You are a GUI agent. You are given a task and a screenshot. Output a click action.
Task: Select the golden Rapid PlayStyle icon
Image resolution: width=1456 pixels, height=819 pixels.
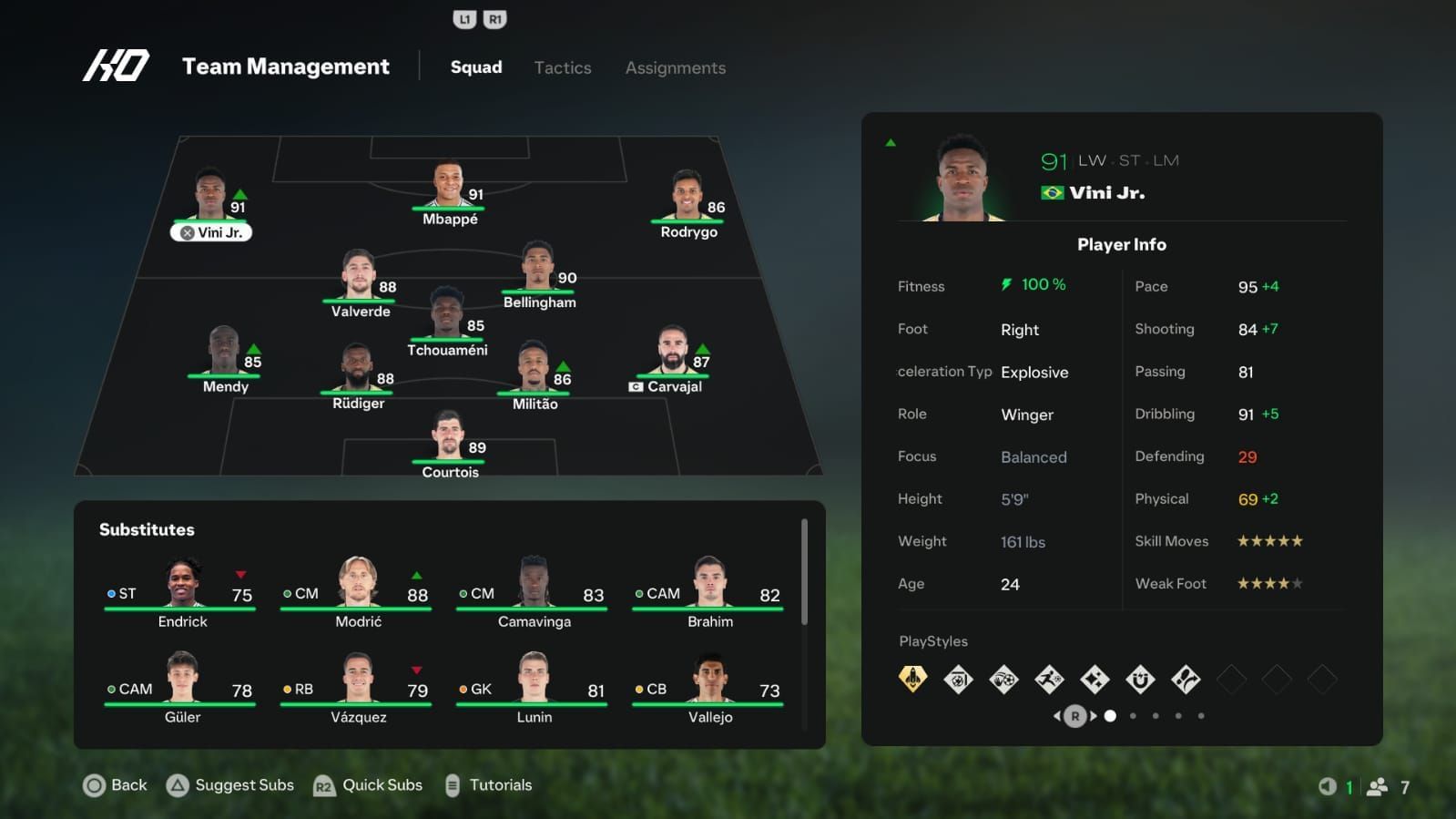[912, 680]
